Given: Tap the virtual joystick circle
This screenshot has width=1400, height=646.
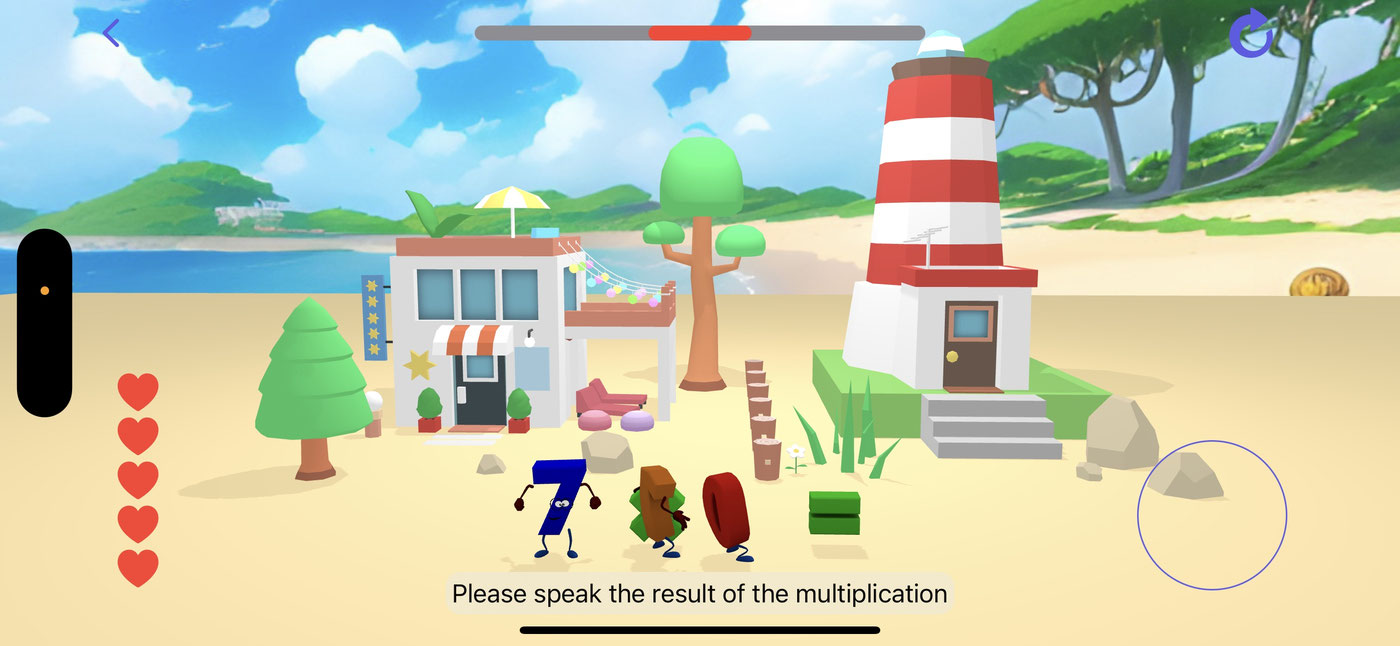Looking at the screenshot, I should 1211,515.
